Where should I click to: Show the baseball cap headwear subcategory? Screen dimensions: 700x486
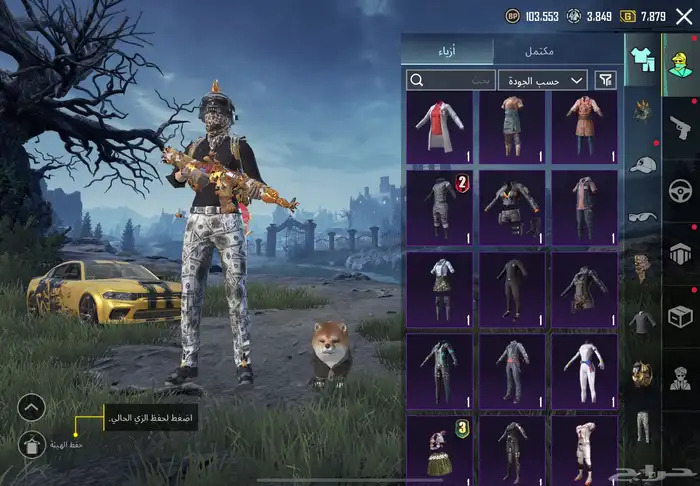click(x=642, y=164)
